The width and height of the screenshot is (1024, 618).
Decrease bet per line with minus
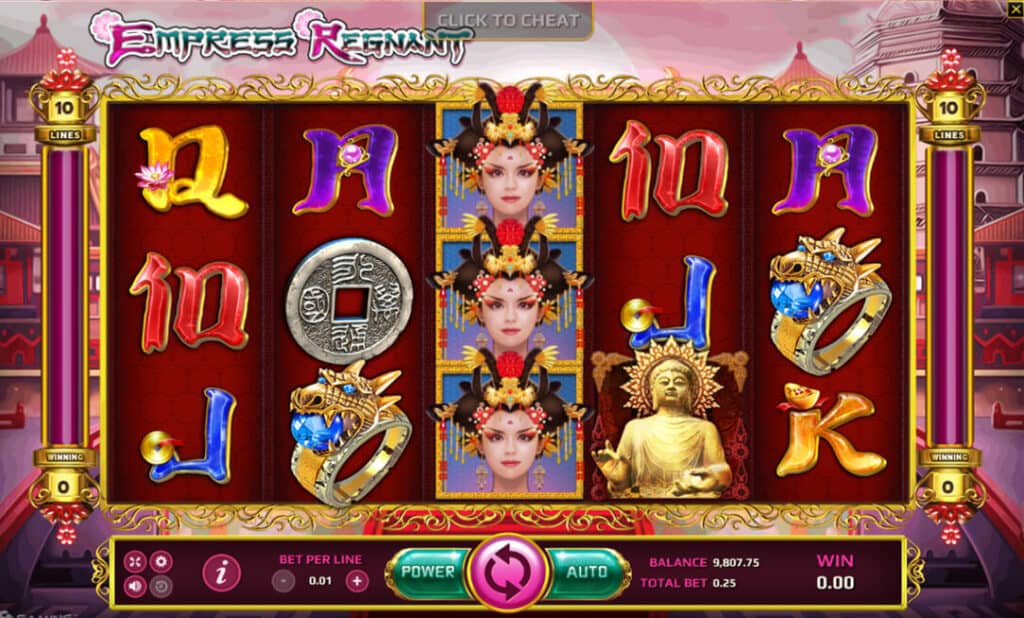click(x=284, y=580)
